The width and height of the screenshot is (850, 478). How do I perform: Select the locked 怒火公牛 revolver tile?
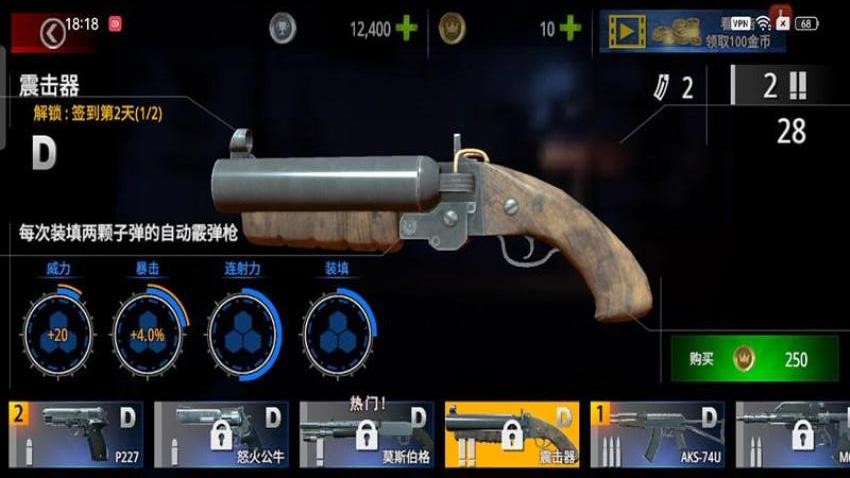point(221,434)
